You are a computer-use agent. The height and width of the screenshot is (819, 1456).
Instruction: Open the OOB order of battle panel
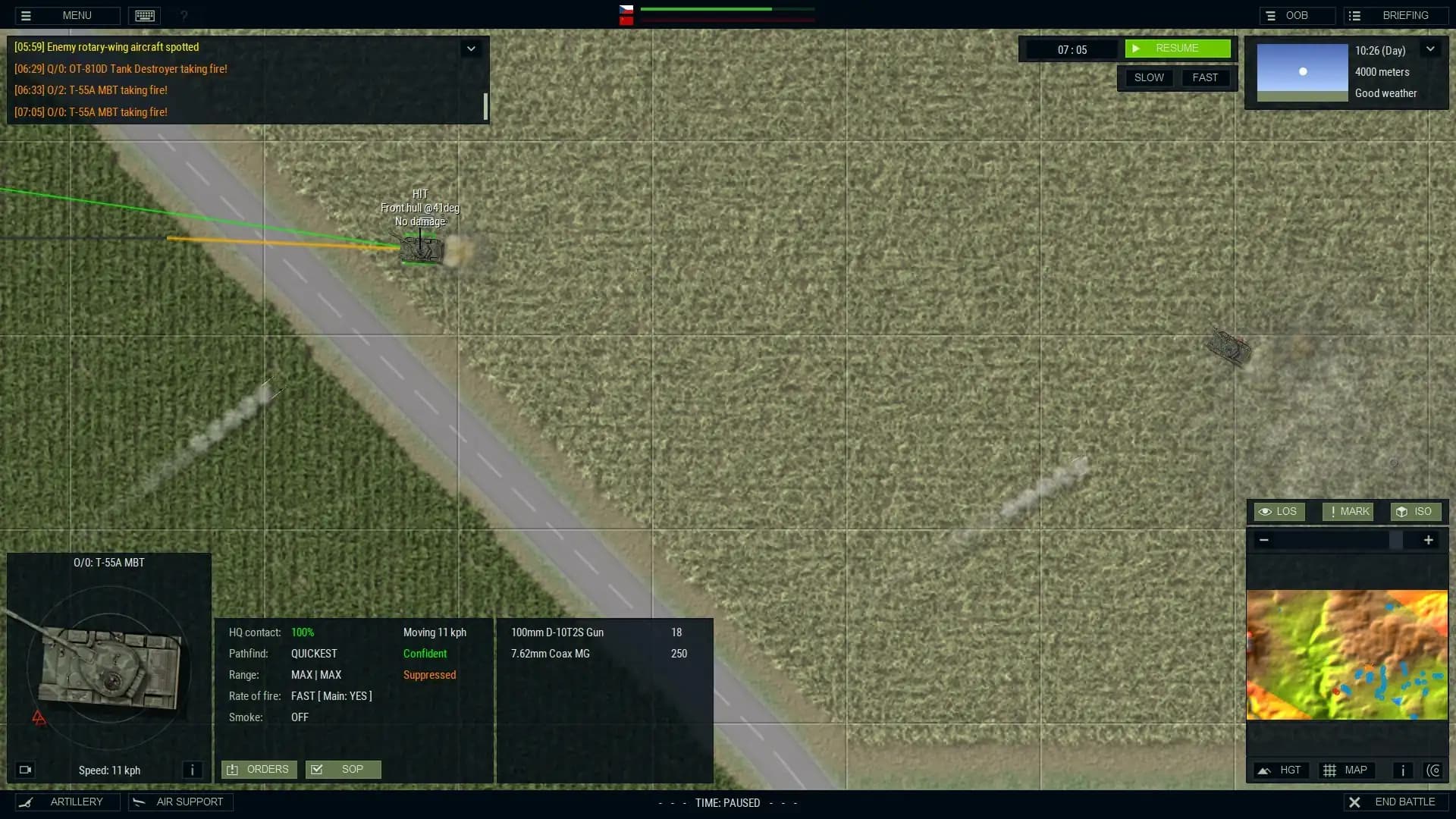(x=1297, y=15)
